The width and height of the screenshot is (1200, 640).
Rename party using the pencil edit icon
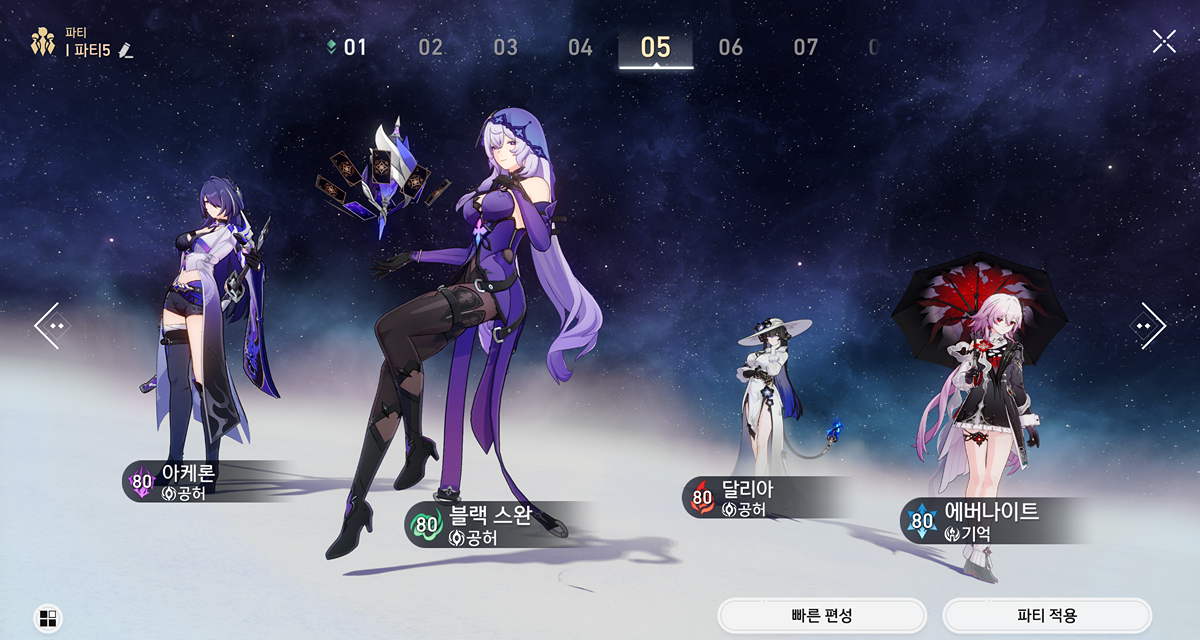coord(125,49)
